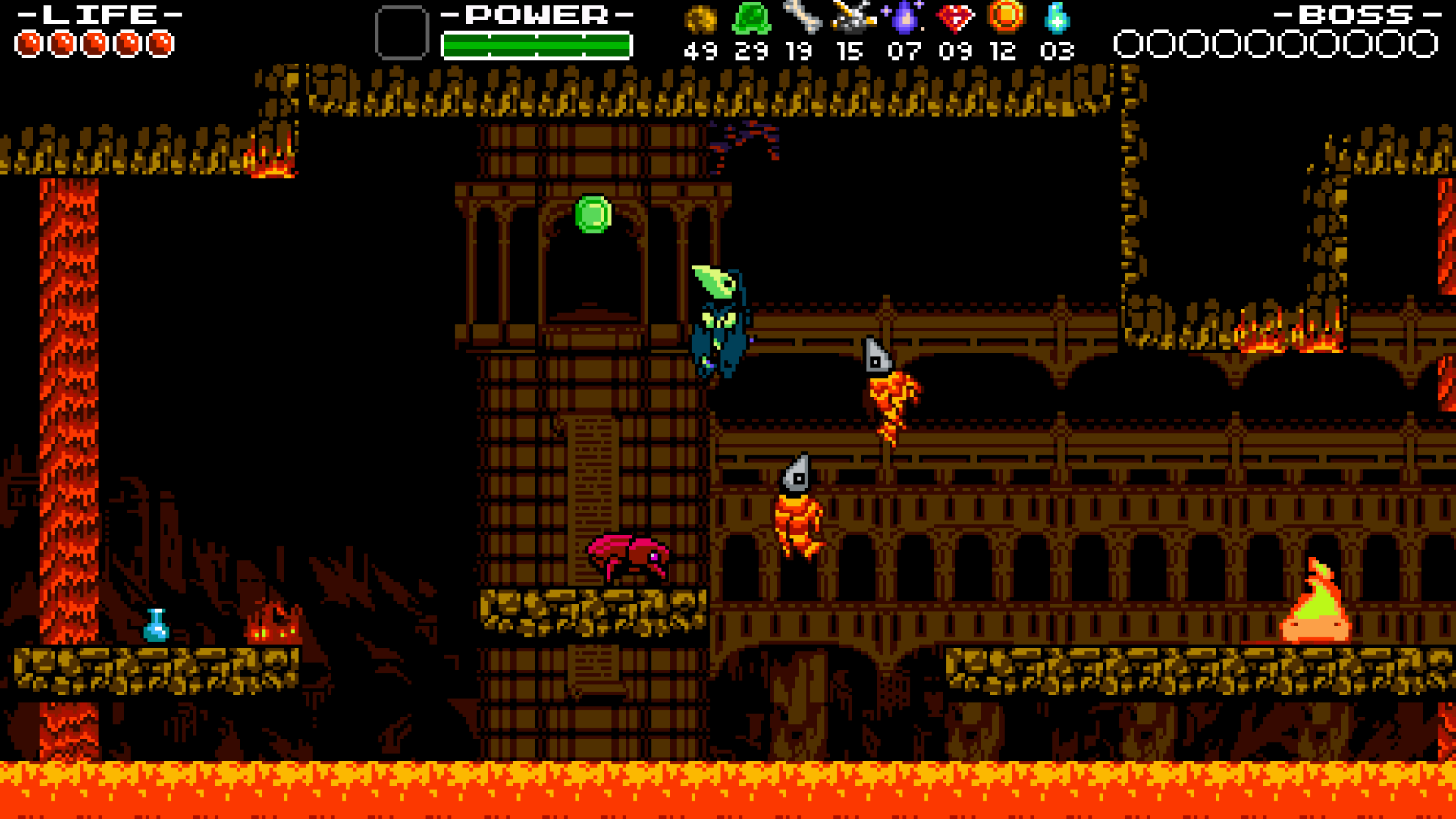Click the red ruby counter icon showing 09
The width and height of the screenshot is (1456, 819).
pos(955,19)
